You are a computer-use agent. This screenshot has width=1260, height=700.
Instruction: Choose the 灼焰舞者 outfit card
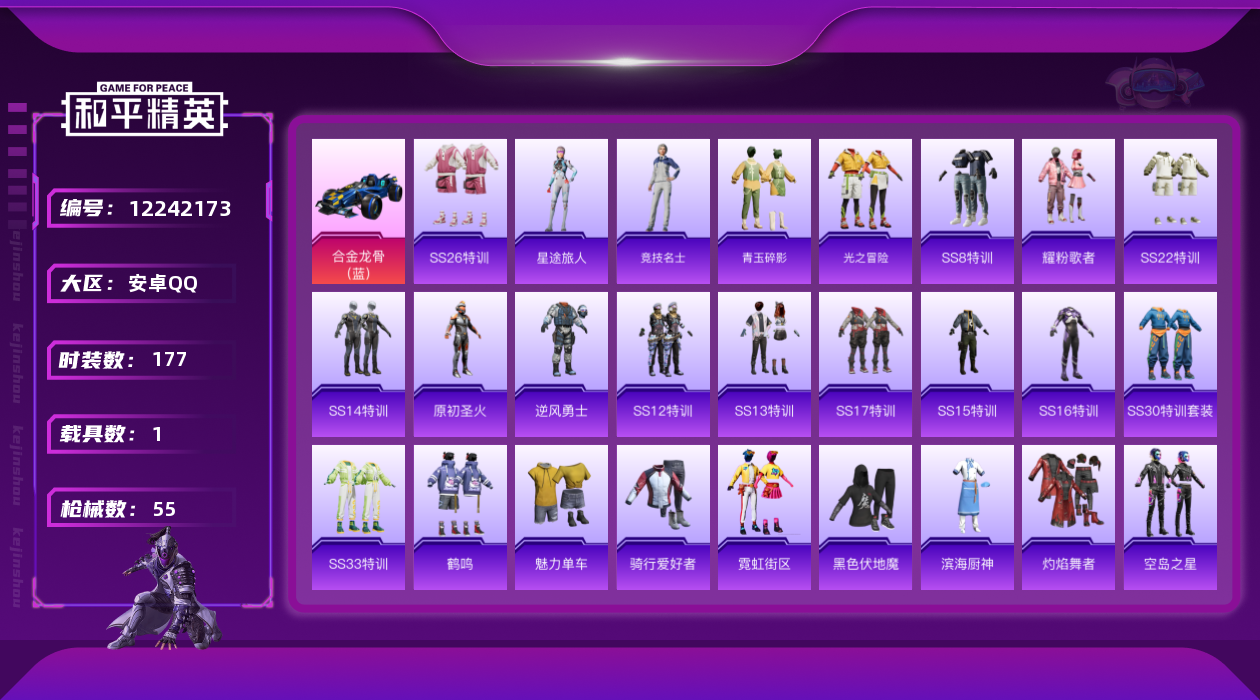point(1068,517)
